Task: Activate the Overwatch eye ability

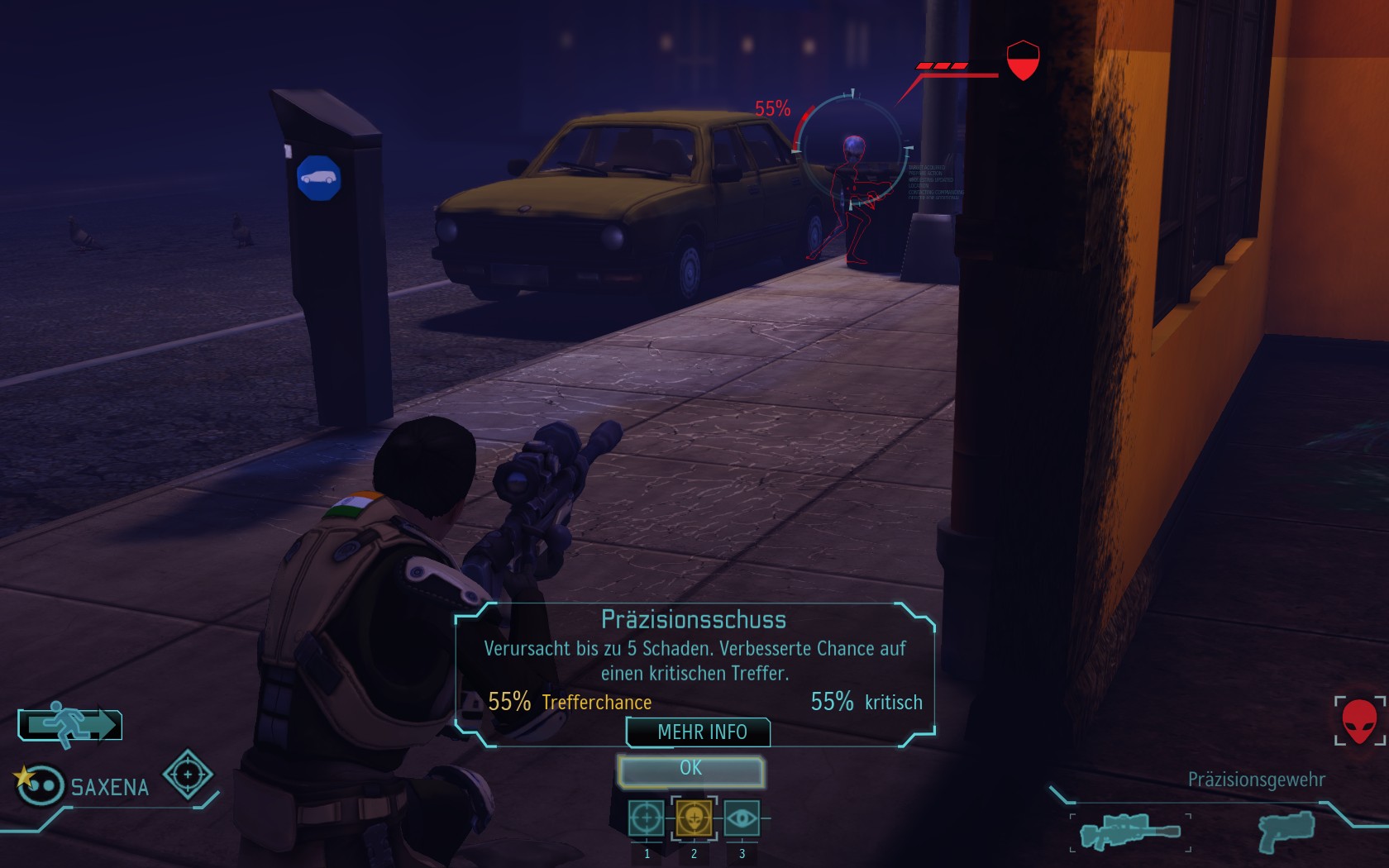Action: tap(742, 818)
